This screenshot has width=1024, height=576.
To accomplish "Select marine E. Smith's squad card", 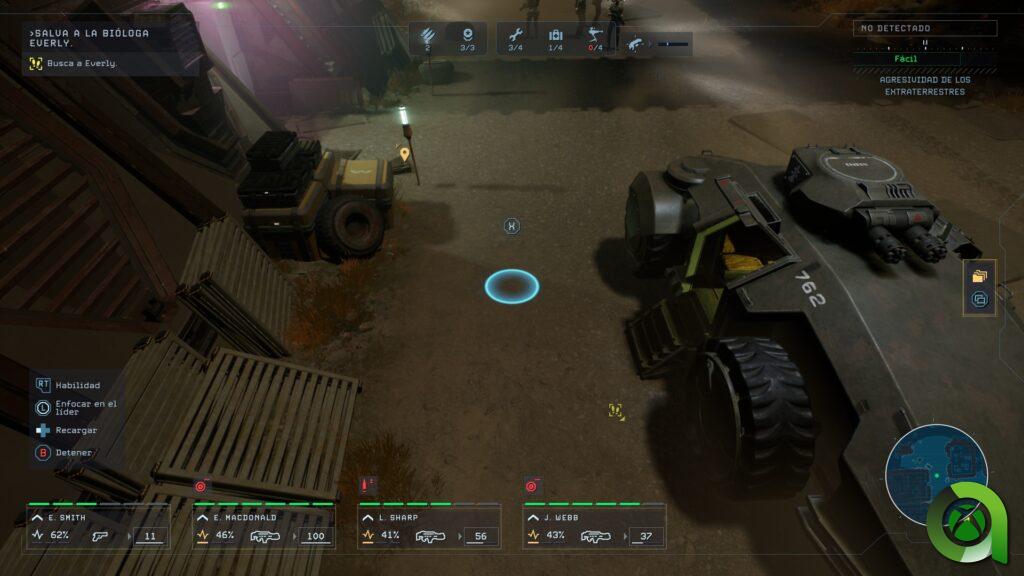I will click(x=98, y=527).
